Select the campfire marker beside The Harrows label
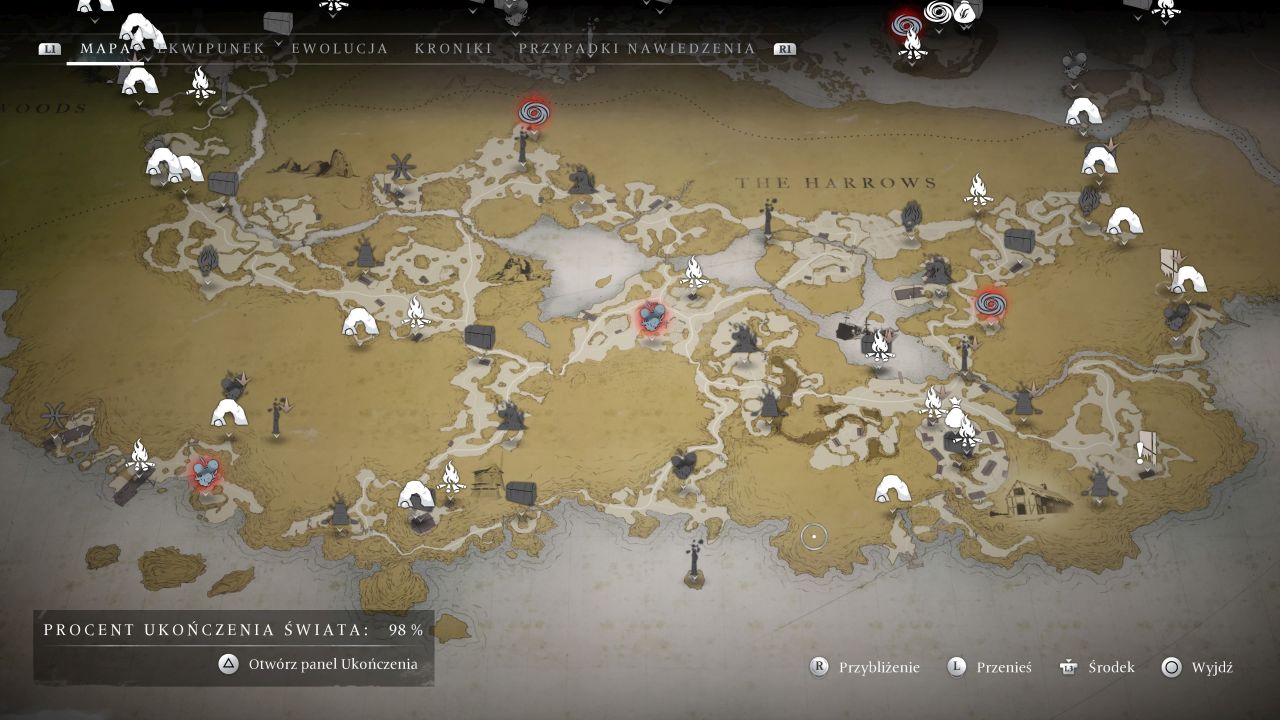This screenshot has height=720, width=1280. (x=977, y=189)
